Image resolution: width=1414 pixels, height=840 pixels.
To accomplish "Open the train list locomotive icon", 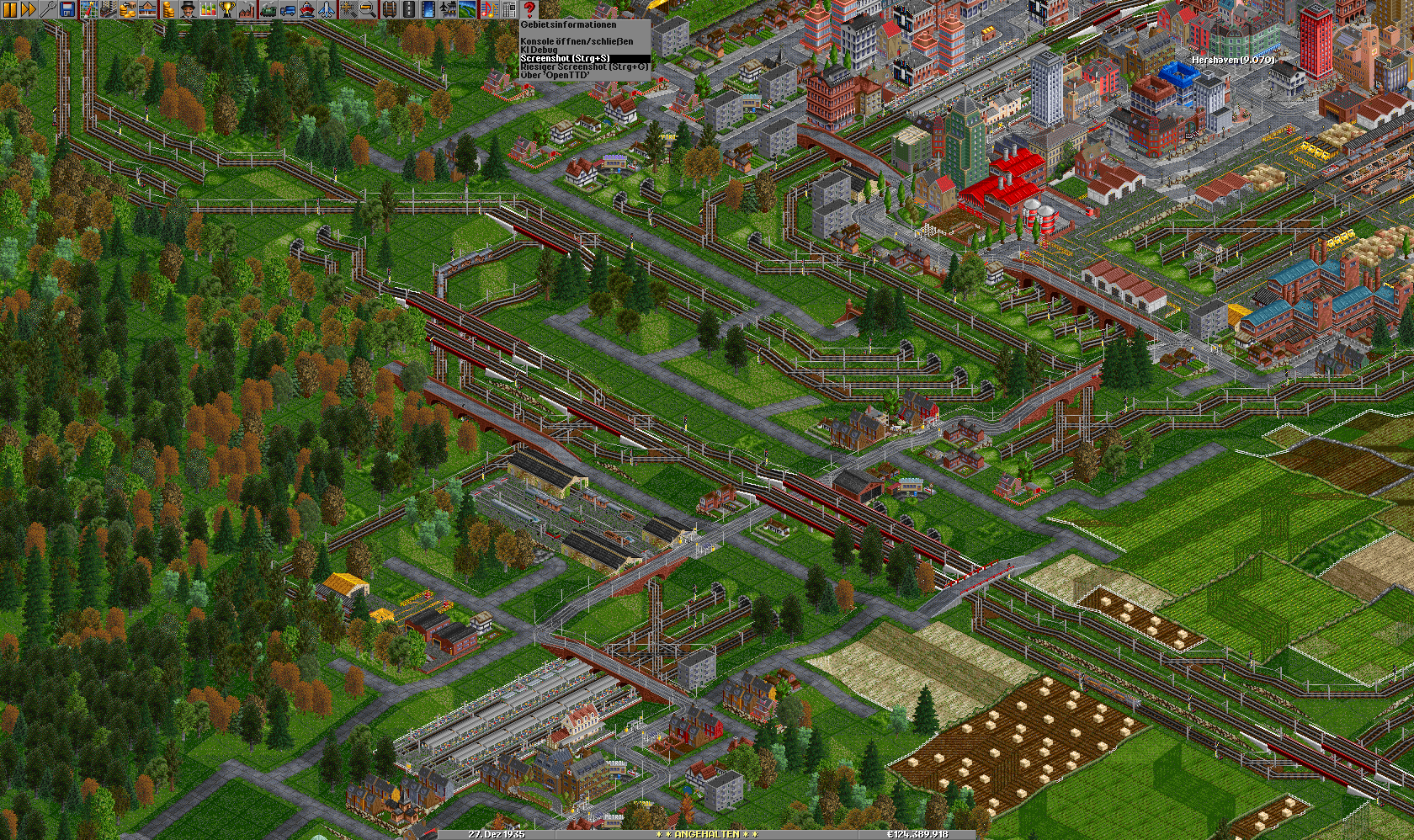I will point(268,9).
